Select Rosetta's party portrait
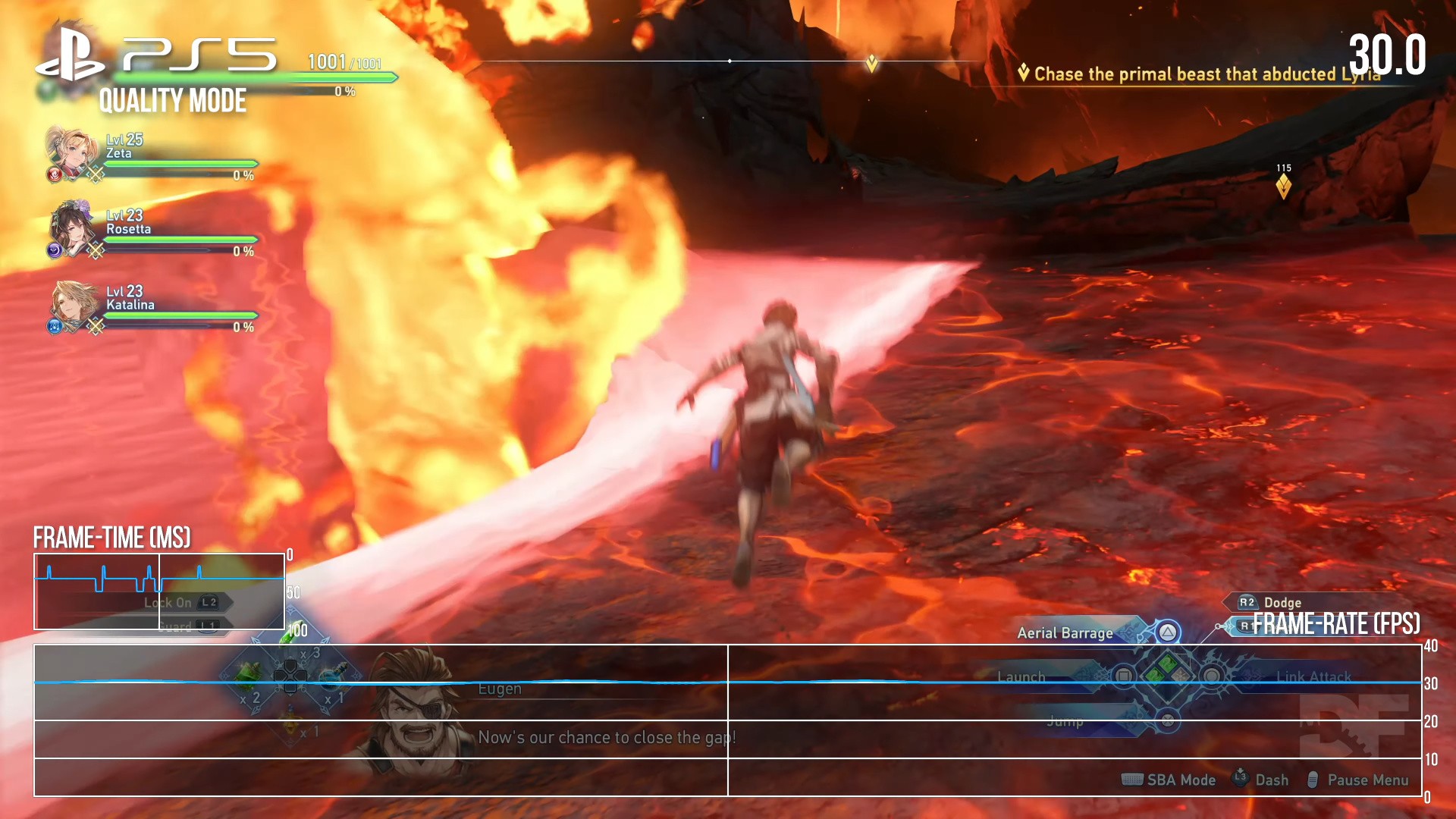 (71, 229)
